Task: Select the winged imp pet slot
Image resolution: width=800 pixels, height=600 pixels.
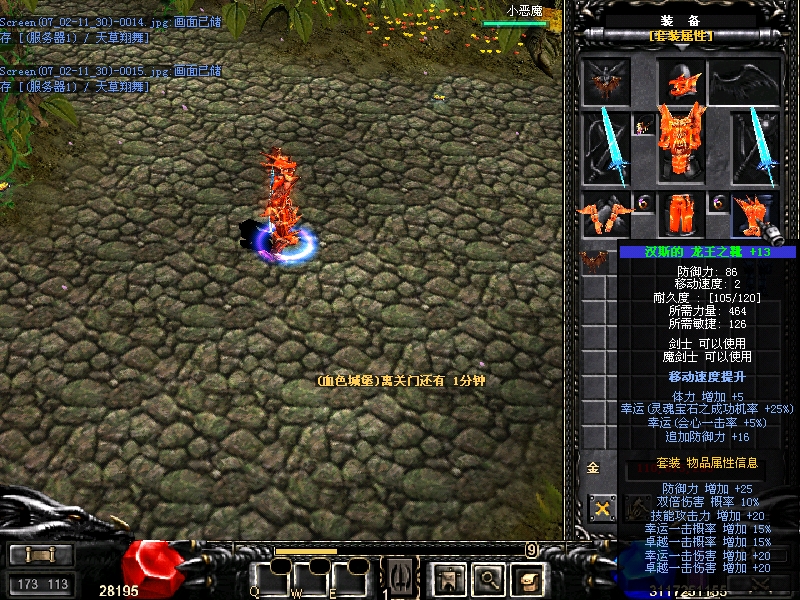Action: click(607, 82)
